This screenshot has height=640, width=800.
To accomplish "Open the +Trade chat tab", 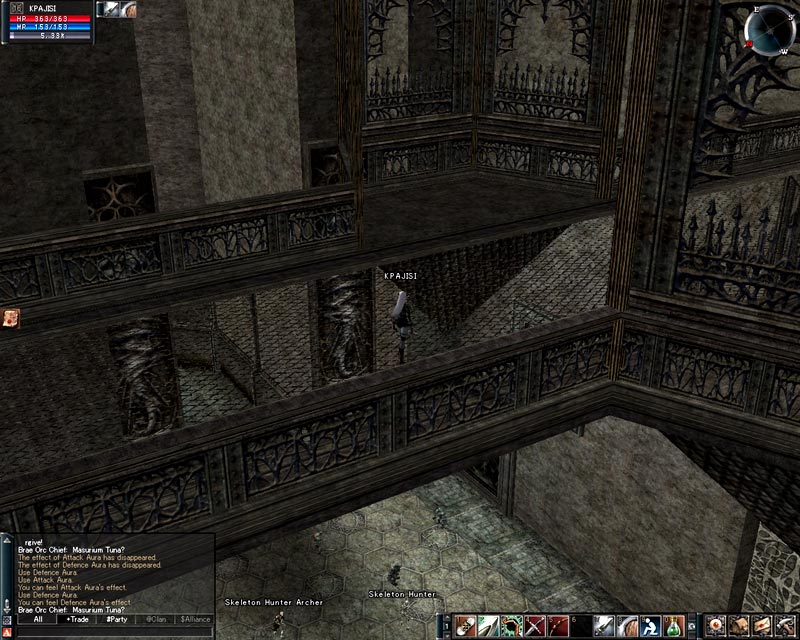I will 77,619.
